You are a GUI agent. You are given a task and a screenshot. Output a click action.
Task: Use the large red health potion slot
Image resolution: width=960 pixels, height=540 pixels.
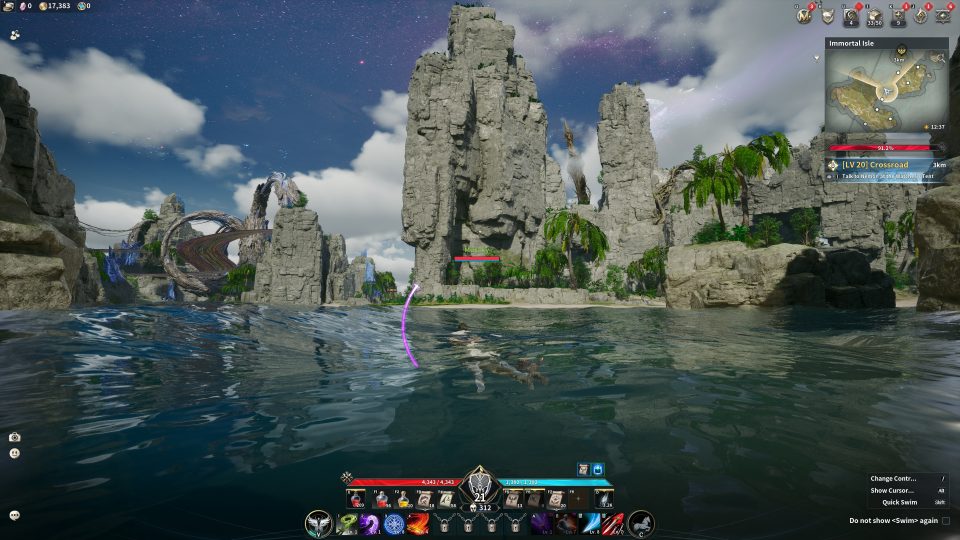point(355,498)
